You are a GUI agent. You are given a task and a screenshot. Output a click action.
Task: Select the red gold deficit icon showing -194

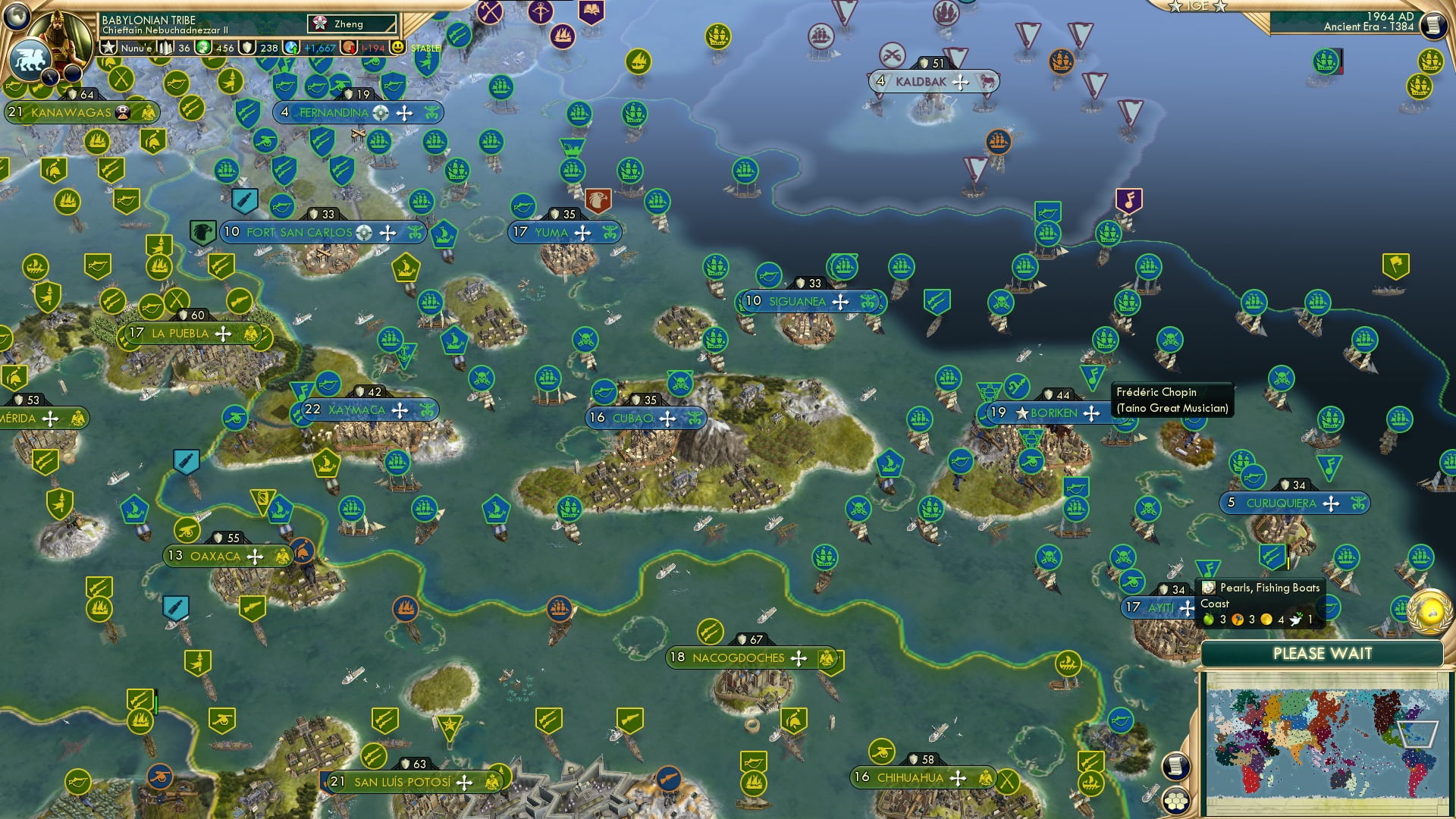[350, 47]
